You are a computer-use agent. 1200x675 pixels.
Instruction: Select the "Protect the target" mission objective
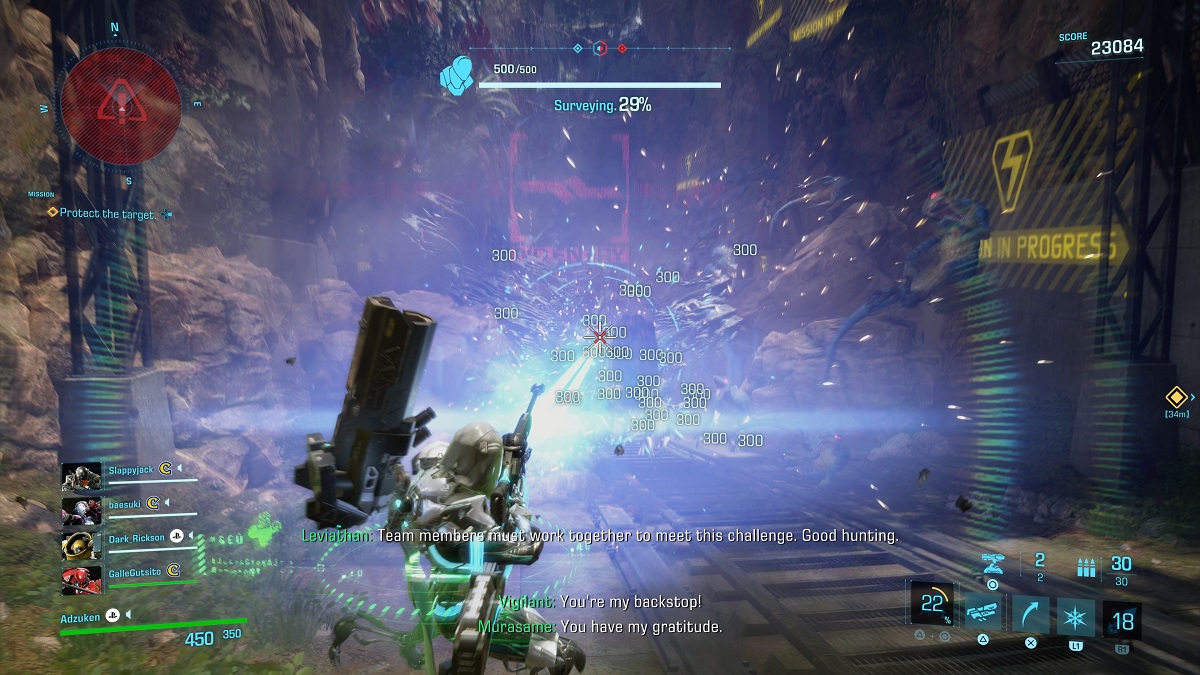coord(107,213)
